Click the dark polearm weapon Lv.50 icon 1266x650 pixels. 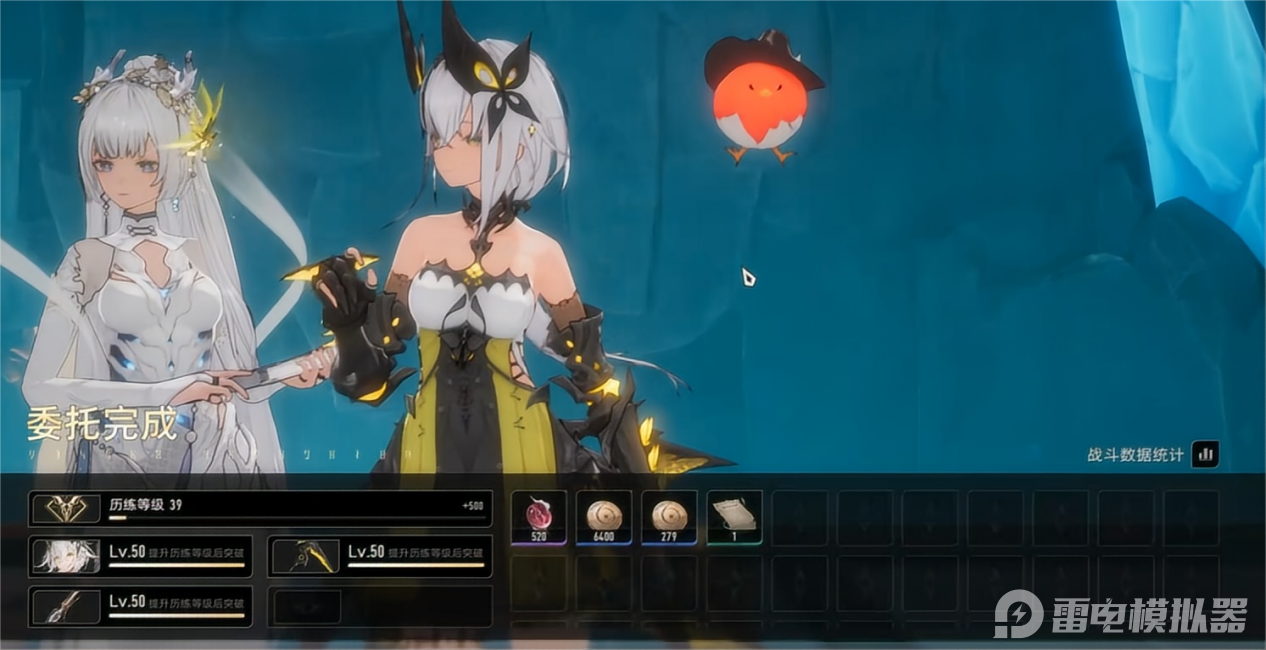point(66,606)
